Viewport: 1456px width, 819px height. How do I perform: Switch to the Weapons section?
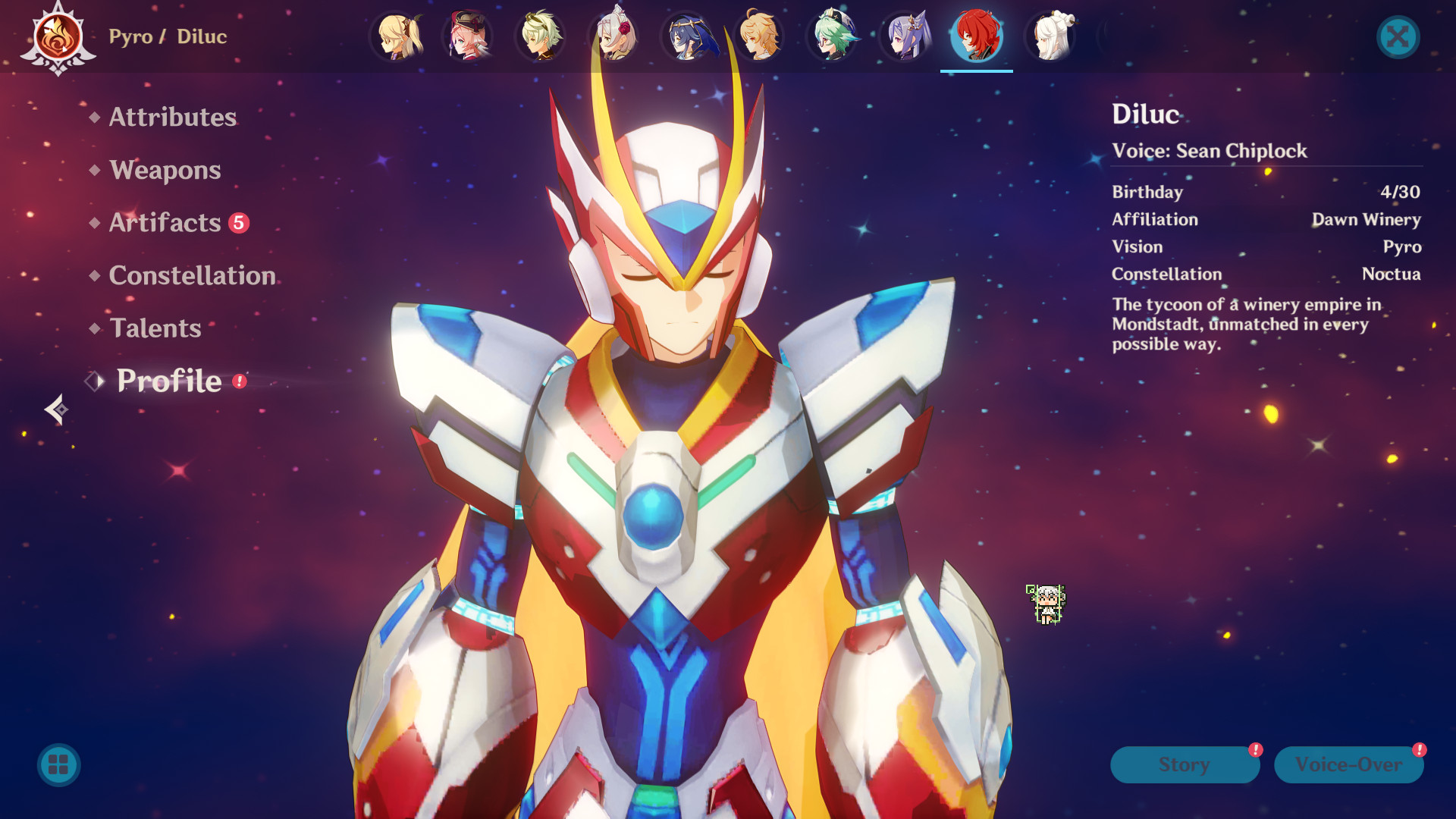point(165,170)
